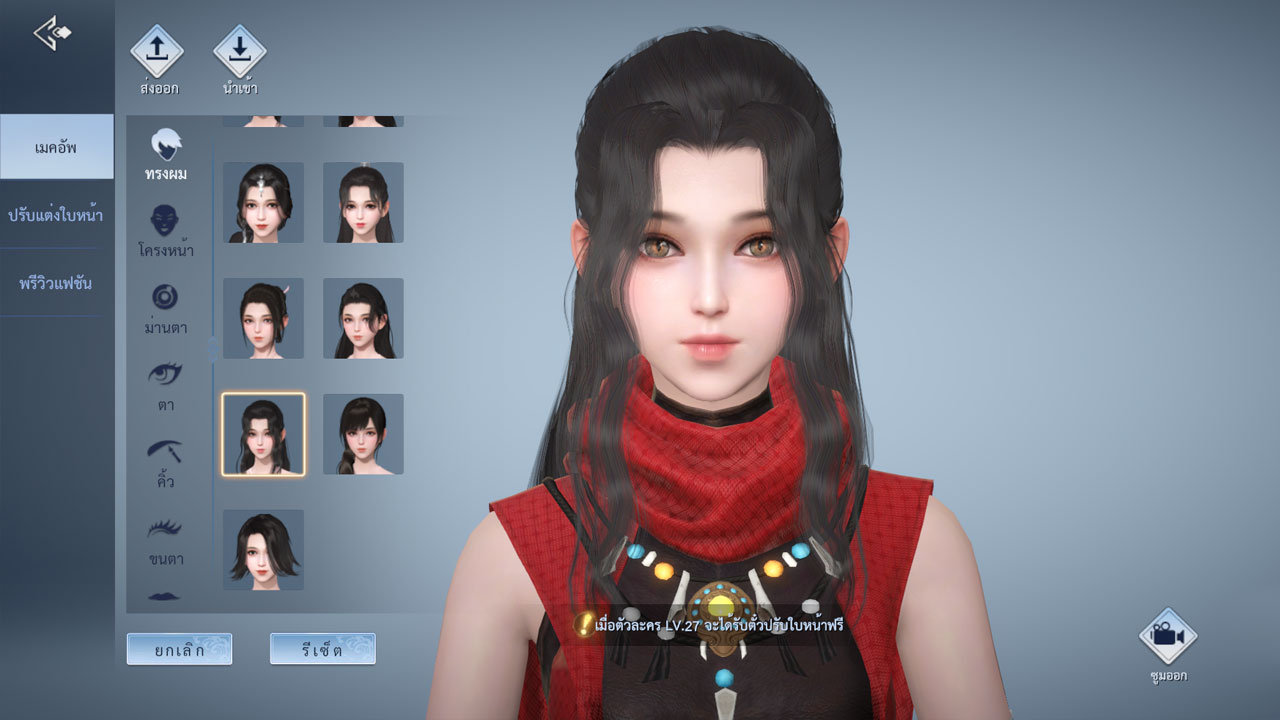Image resolution: width=1280 pixels, height=720 pixels.
Task: Open the ตา eye category
Action: tap(166, 385)
